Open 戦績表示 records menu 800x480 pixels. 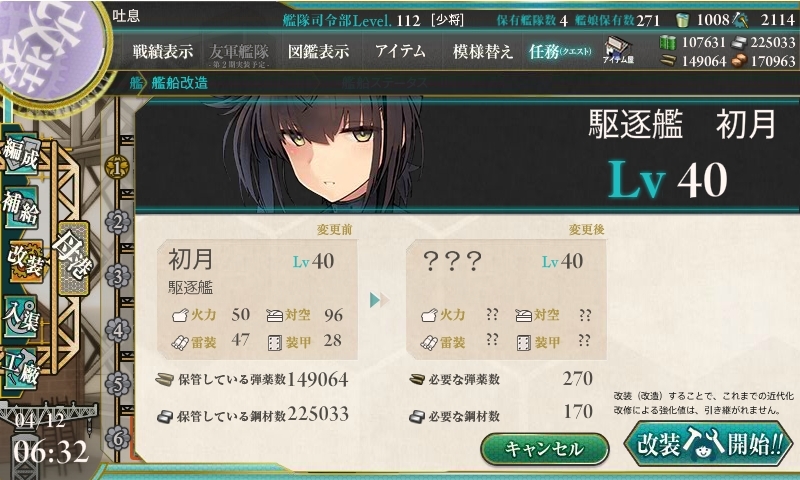tap(163, 51)
